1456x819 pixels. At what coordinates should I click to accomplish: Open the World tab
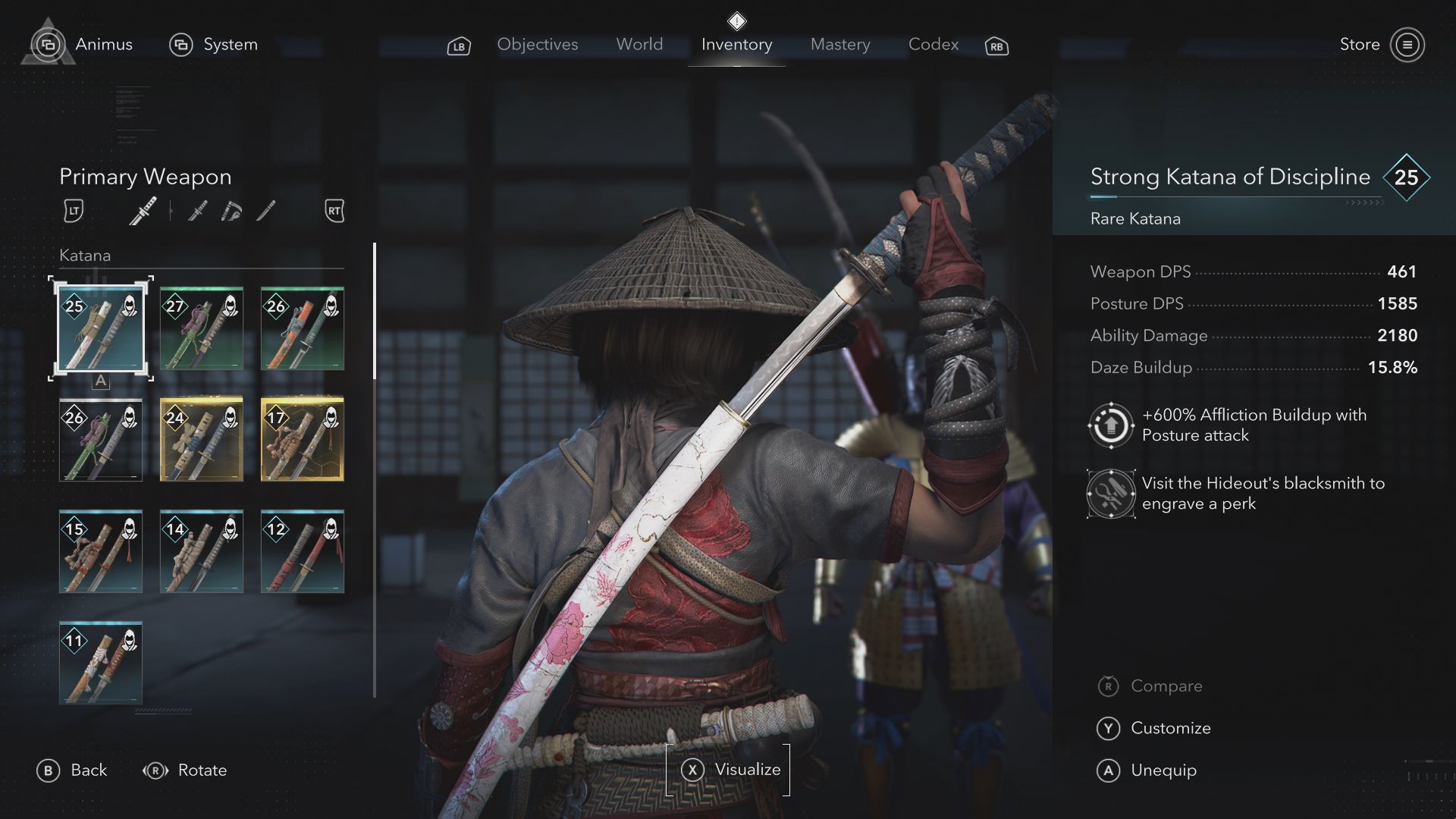[639, 45]
